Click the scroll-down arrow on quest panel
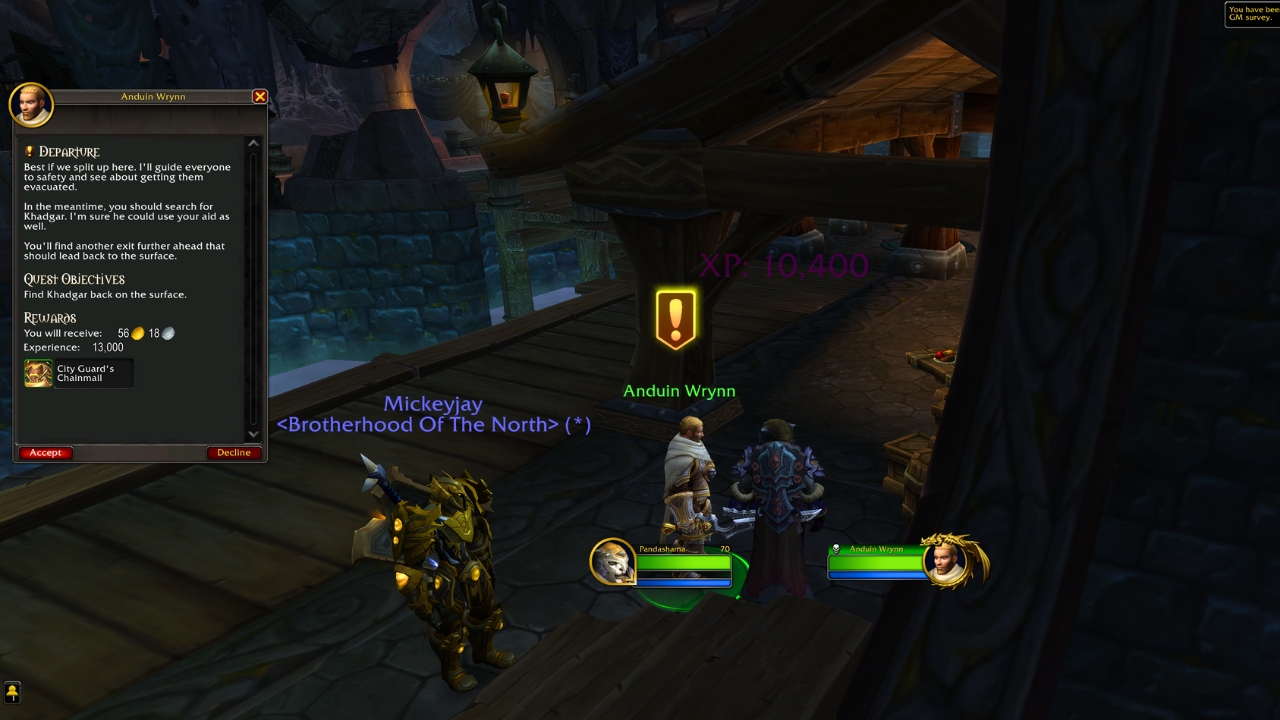This screenshot has width=1280, height=720. (253, 434)
